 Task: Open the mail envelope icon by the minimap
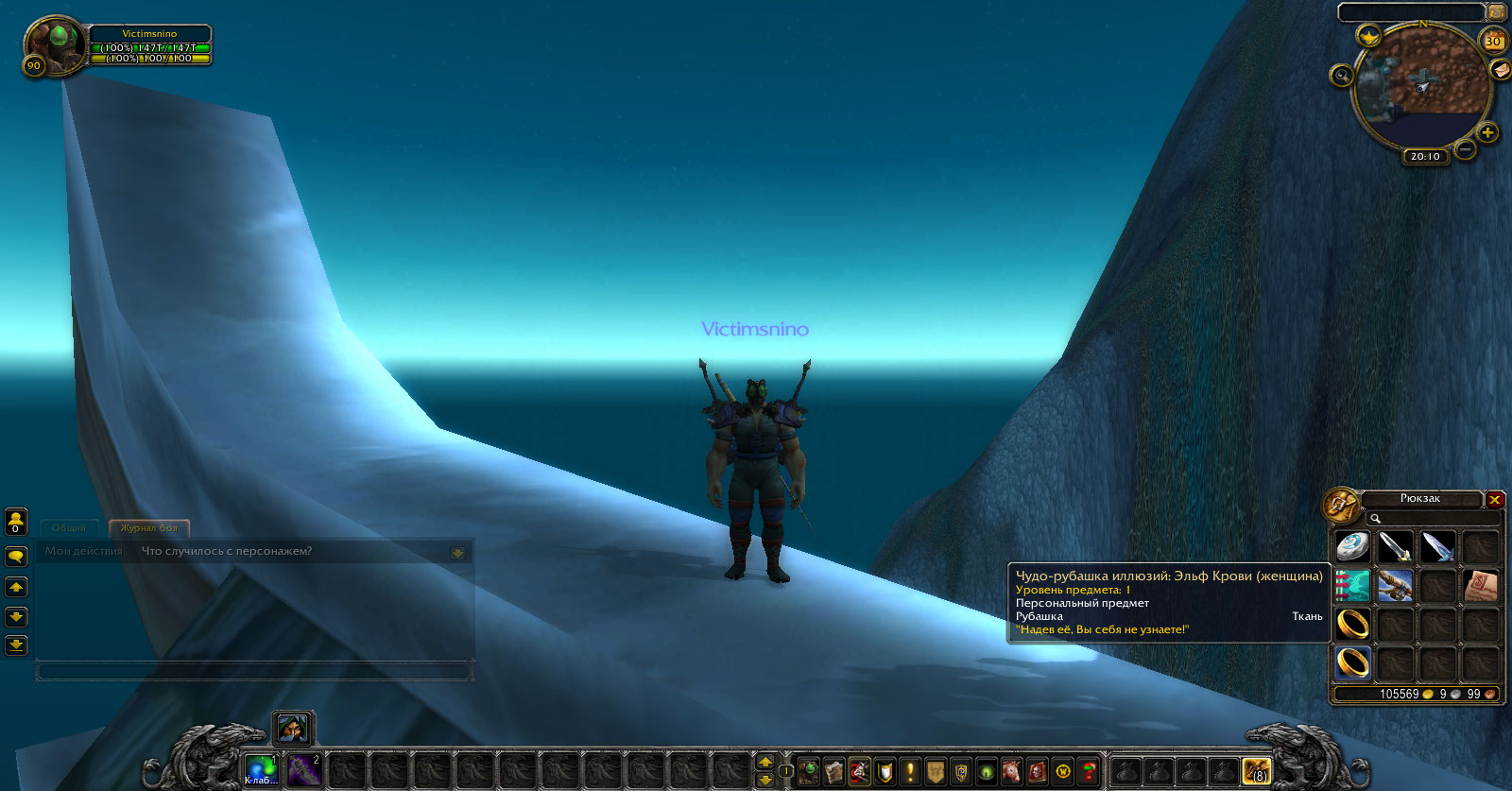point(1500,70)
